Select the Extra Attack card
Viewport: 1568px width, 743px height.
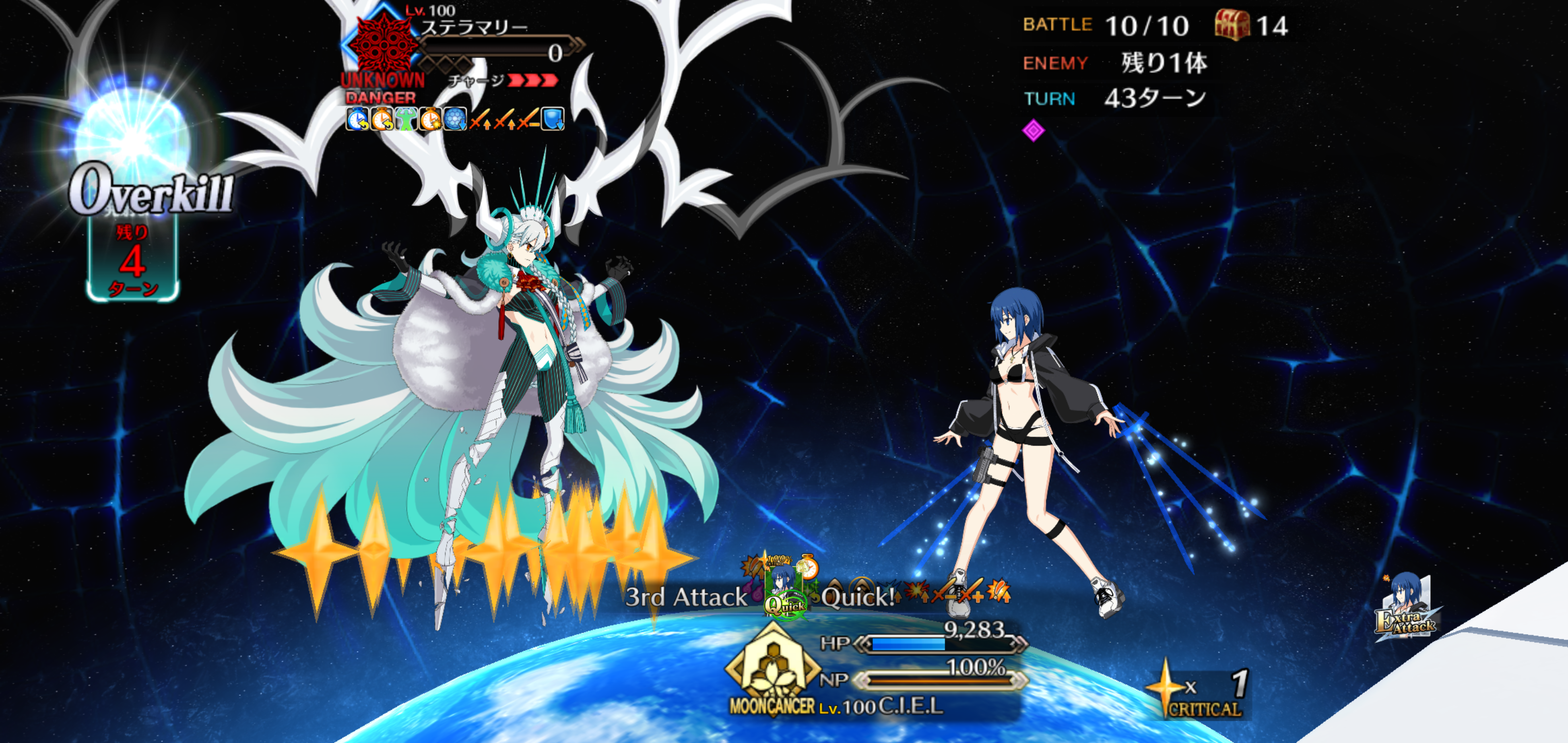pos(1406,609)
